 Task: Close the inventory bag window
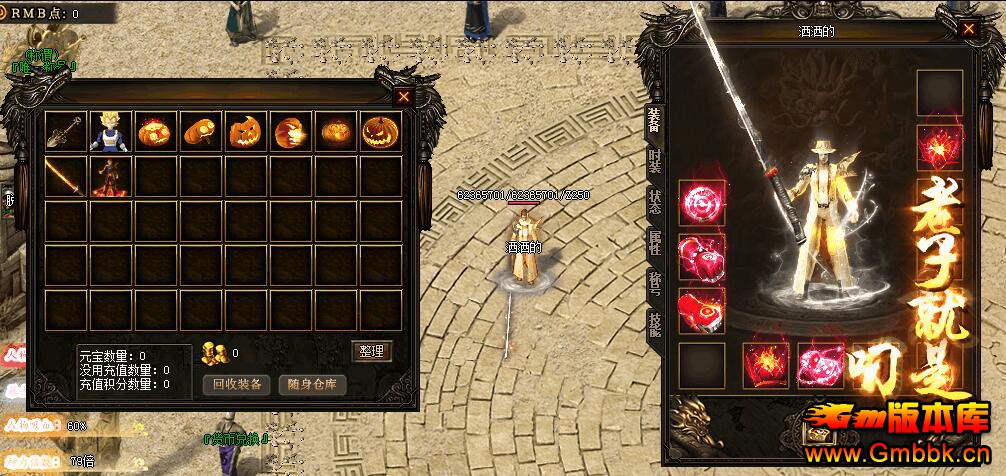pos(403,96)
